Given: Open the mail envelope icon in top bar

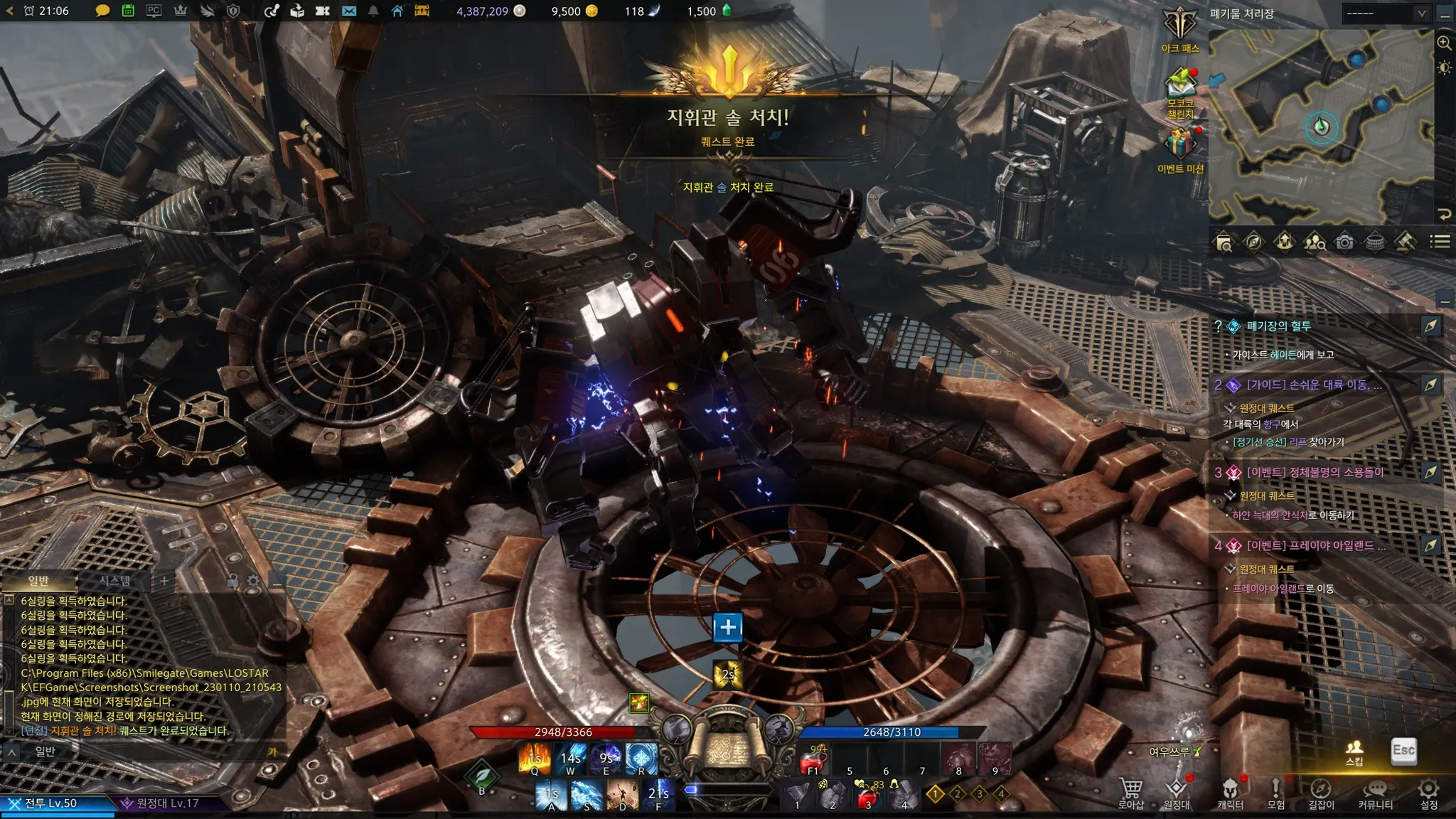Looking at the screenshot, I should point(349,11).
